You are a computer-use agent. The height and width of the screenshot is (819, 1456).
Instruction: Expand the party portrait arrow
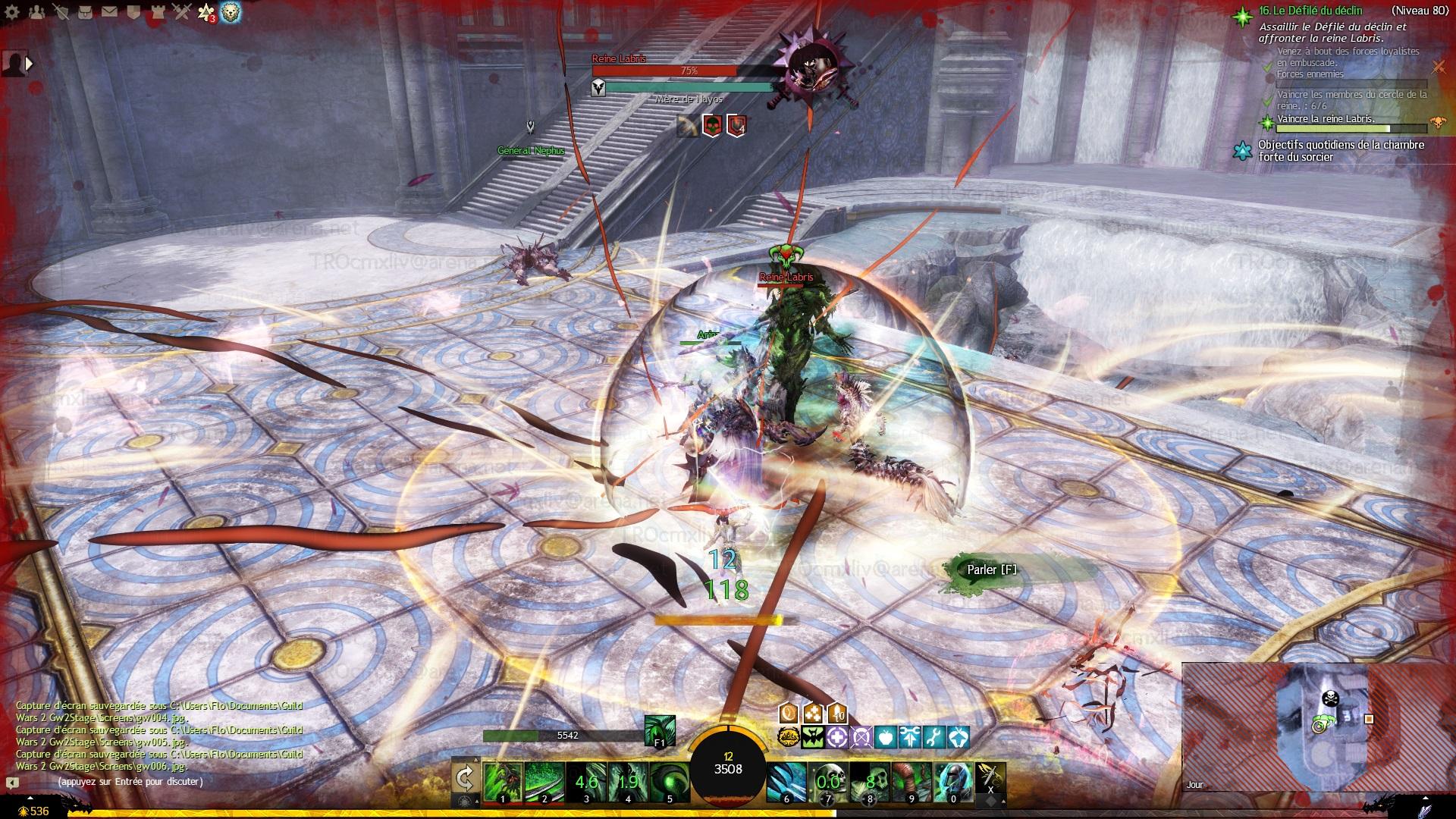[30, 64]
